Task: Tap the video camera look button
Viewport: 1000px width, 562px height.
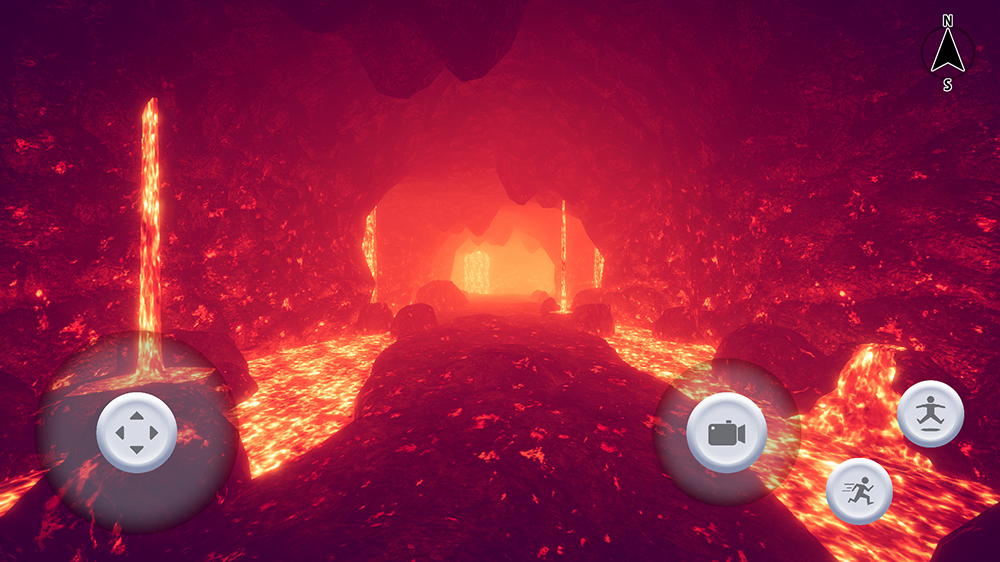Action: pos(727,433)
